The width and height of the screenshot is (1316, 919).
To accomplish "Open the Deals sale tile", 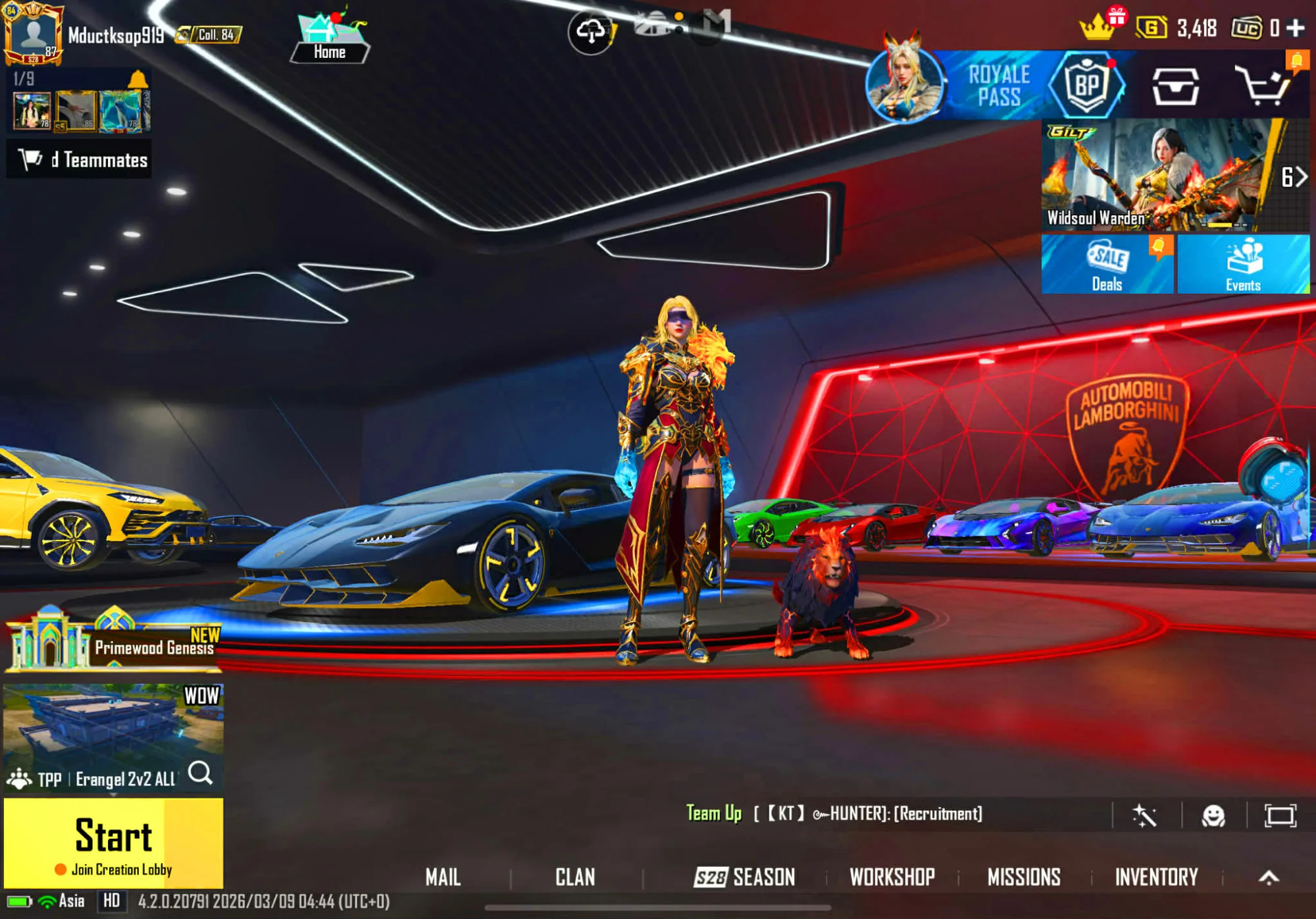I will tap(1107, 265).
